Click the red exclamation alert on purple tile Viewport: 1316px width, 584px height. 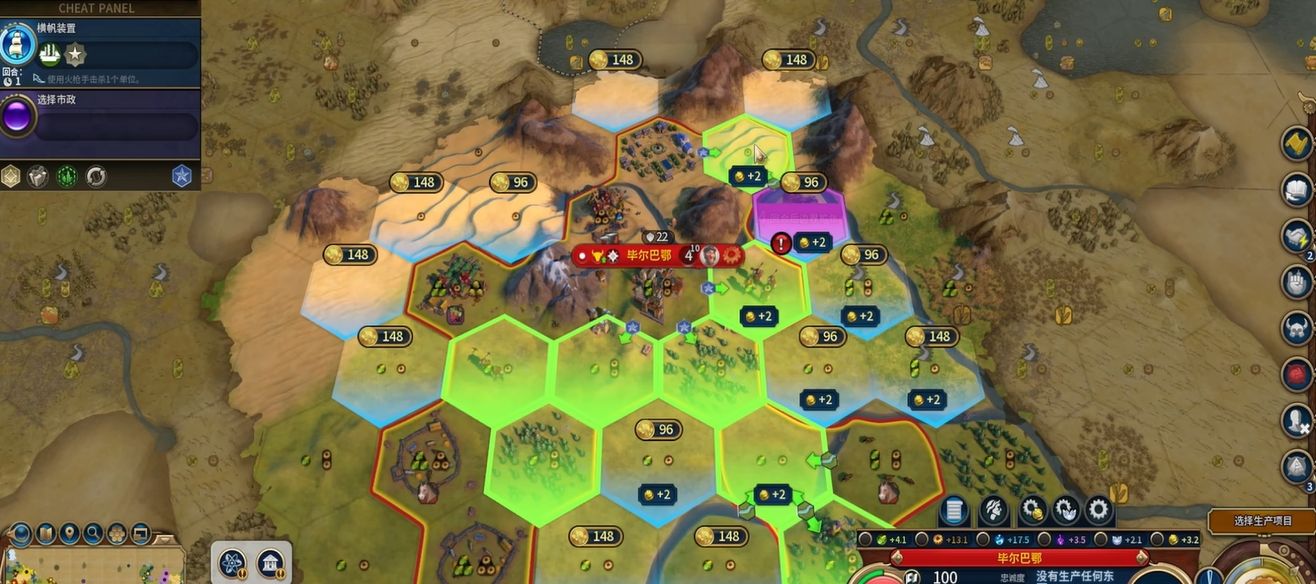[x=782, y=243]
